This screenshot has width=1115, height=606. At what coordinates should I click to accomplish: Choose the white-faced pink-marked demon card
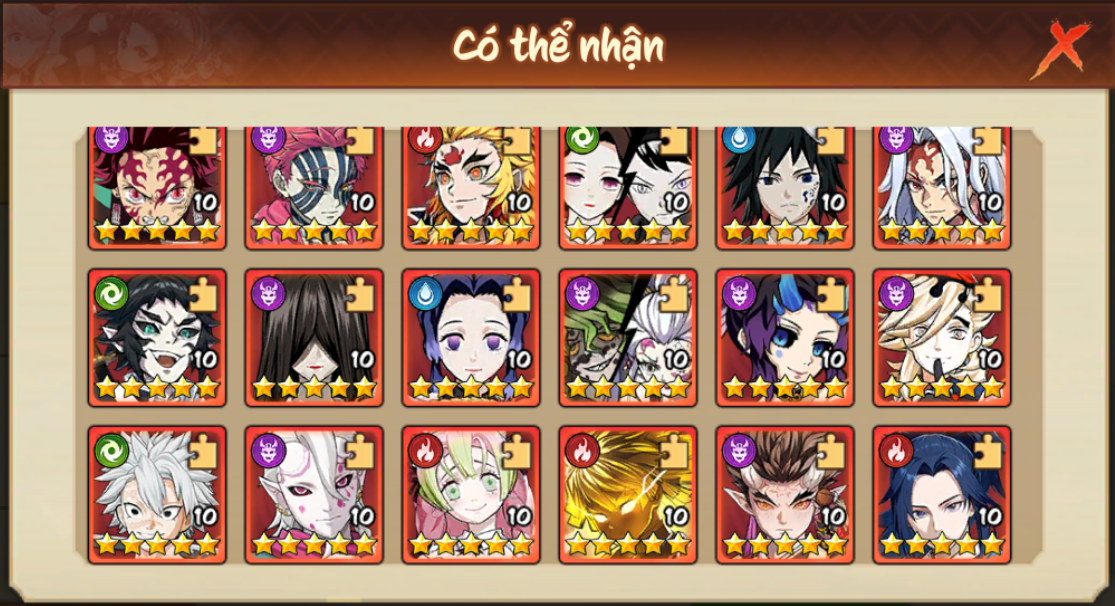point(314,495)
